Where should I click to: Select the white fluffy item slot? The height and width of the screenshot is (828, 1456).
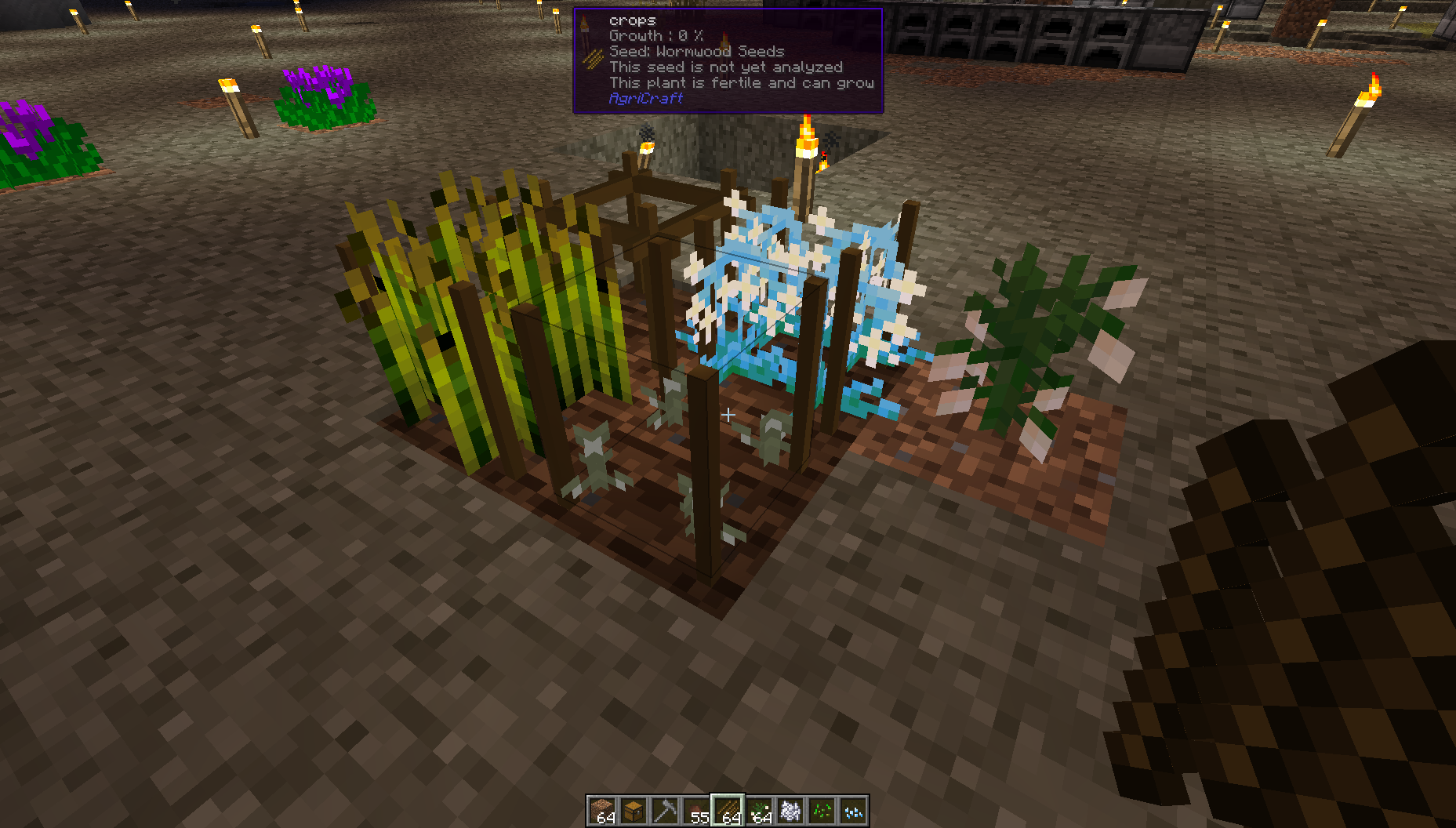[x=790, y=811]
